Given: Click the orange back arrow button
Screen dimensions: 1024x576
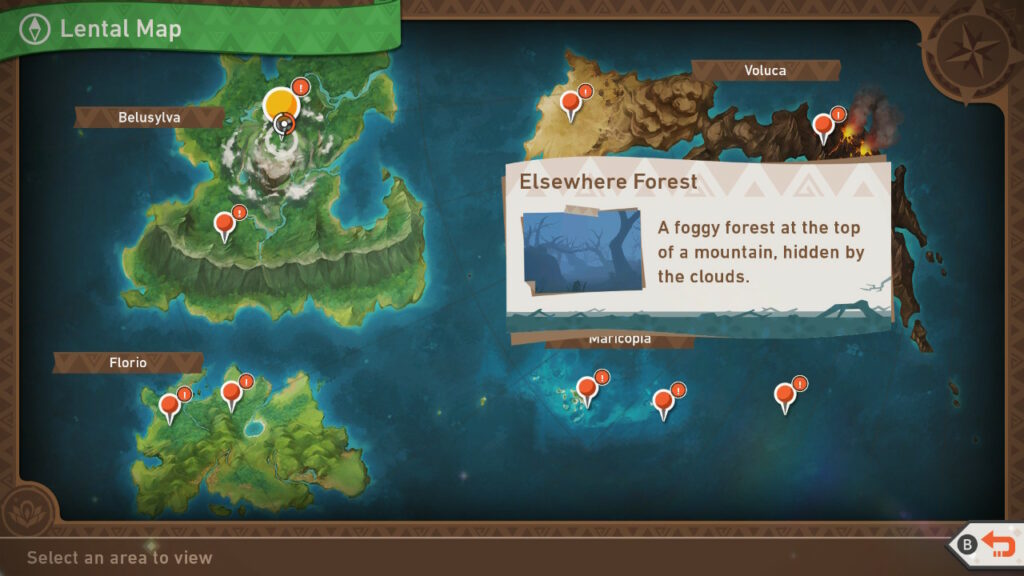Looking at the screenshot, I should click(996, 545).
